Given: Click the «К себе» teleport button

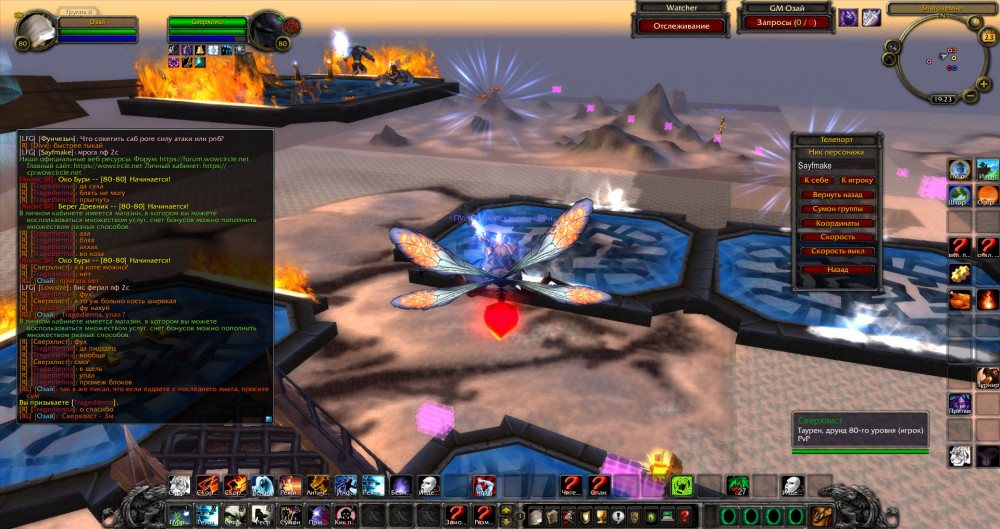Looking at the screenshot, I should click(816, 179).
